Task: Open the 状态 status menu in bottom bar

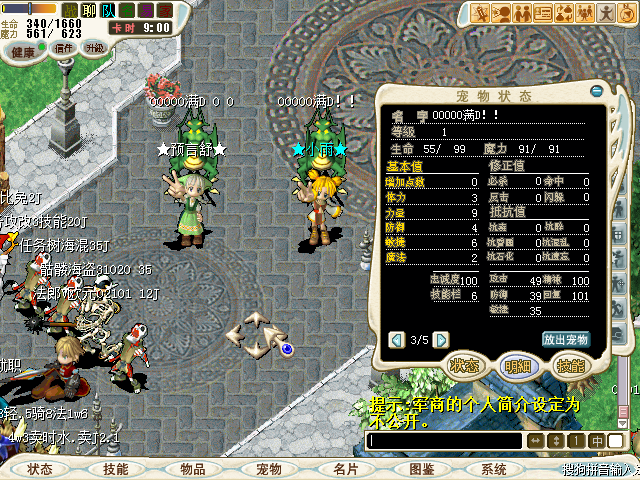Action: [41, 469]
